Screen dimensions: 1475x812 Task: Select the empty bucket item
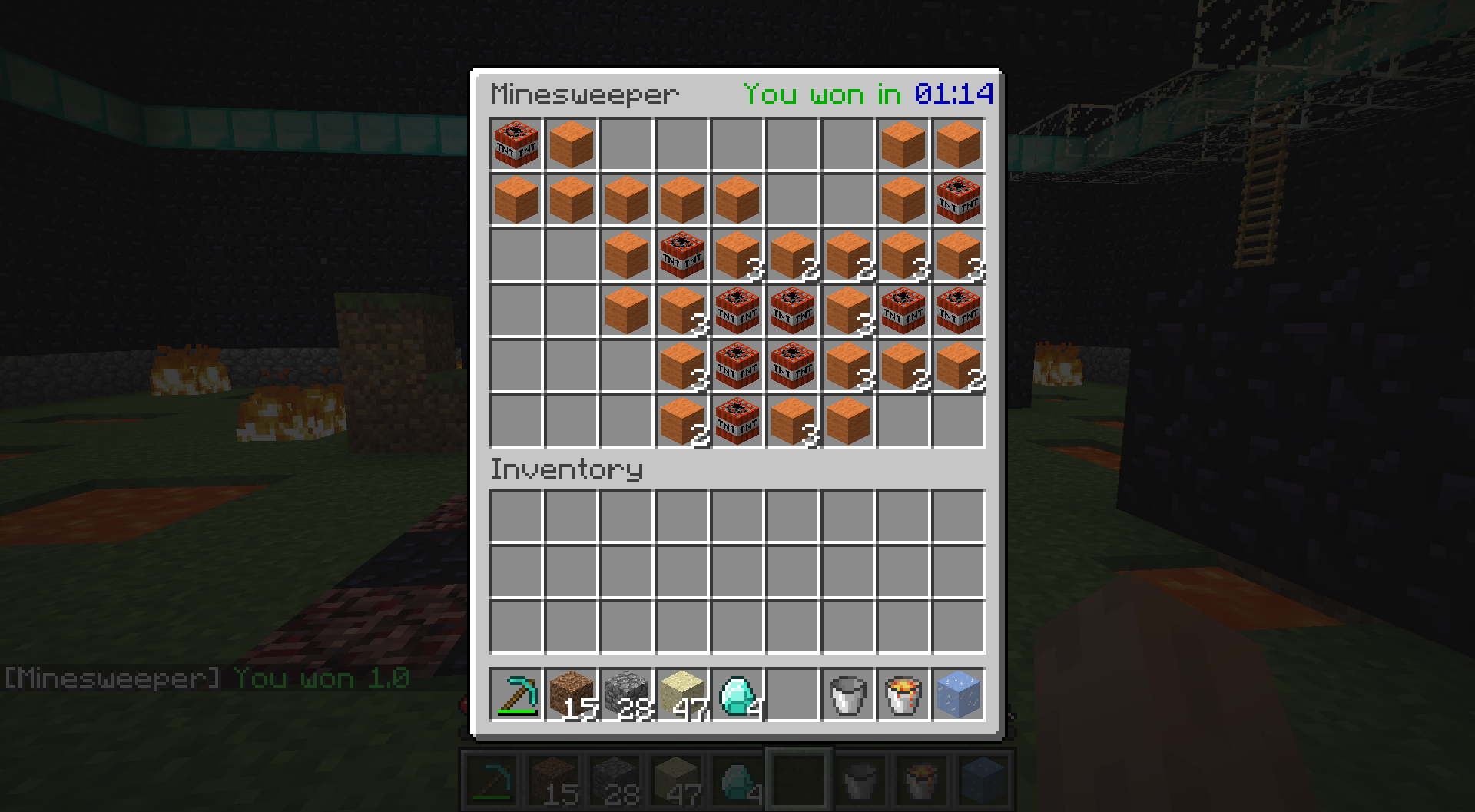847,695
